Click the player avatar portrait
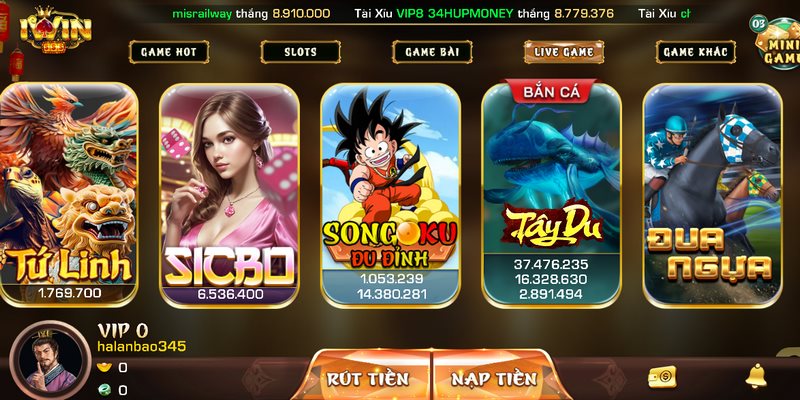Viewport: 800px width, 400px height. point(45,362)
